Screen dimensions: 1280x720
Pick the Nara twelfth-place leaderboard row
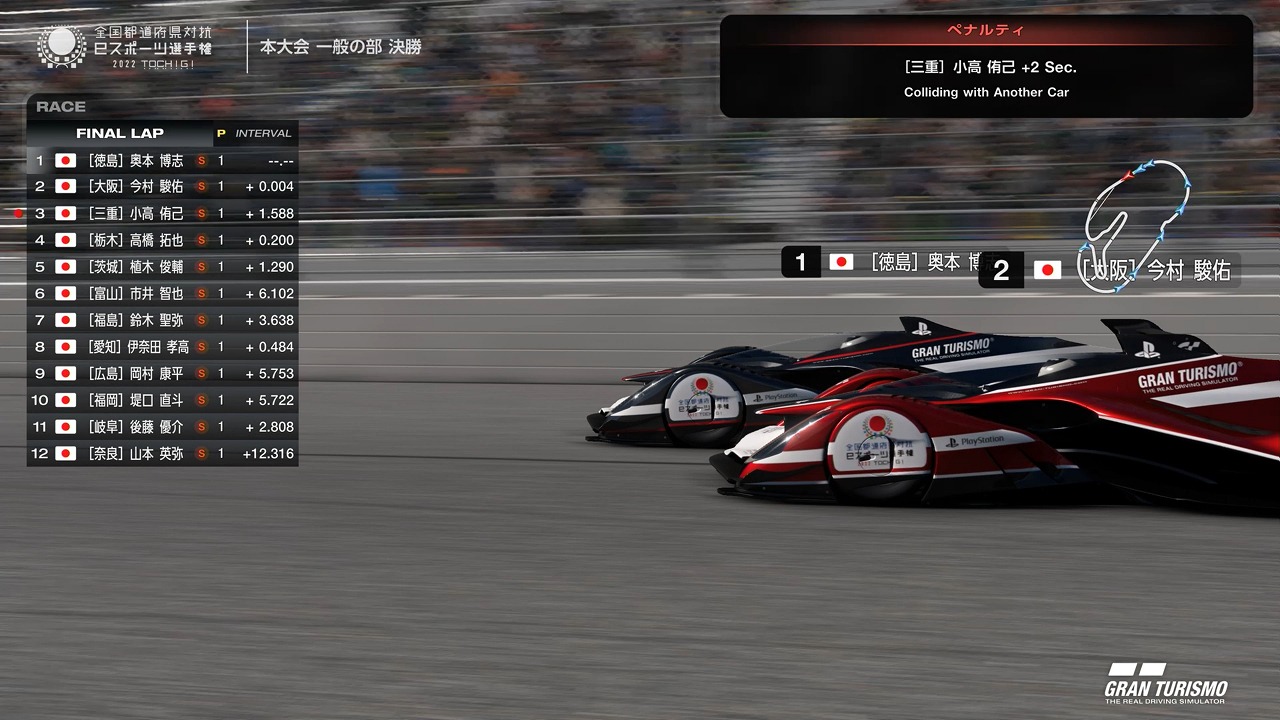click(162, 453)
